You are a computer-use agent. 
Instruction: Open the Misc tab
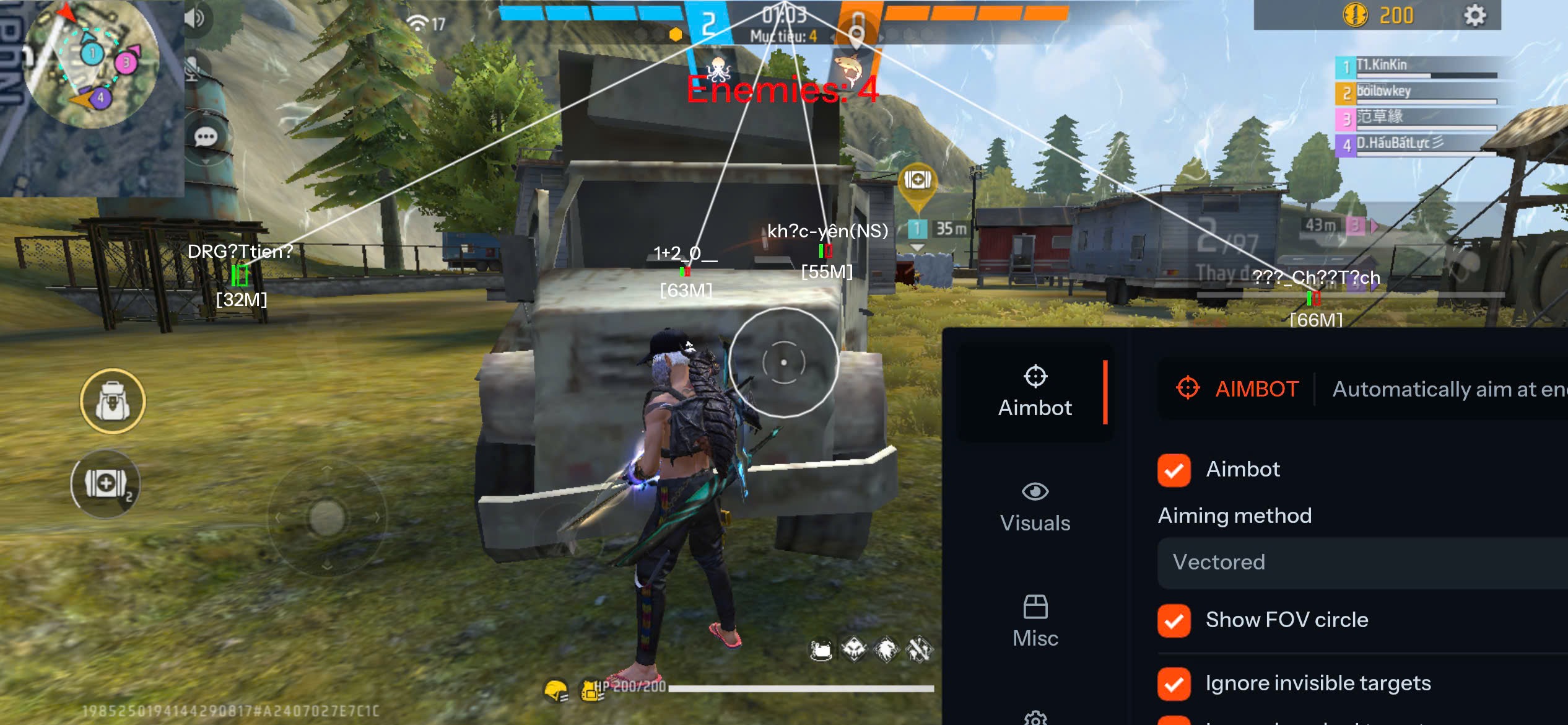pyautogui.click(x=1035, y=622)
